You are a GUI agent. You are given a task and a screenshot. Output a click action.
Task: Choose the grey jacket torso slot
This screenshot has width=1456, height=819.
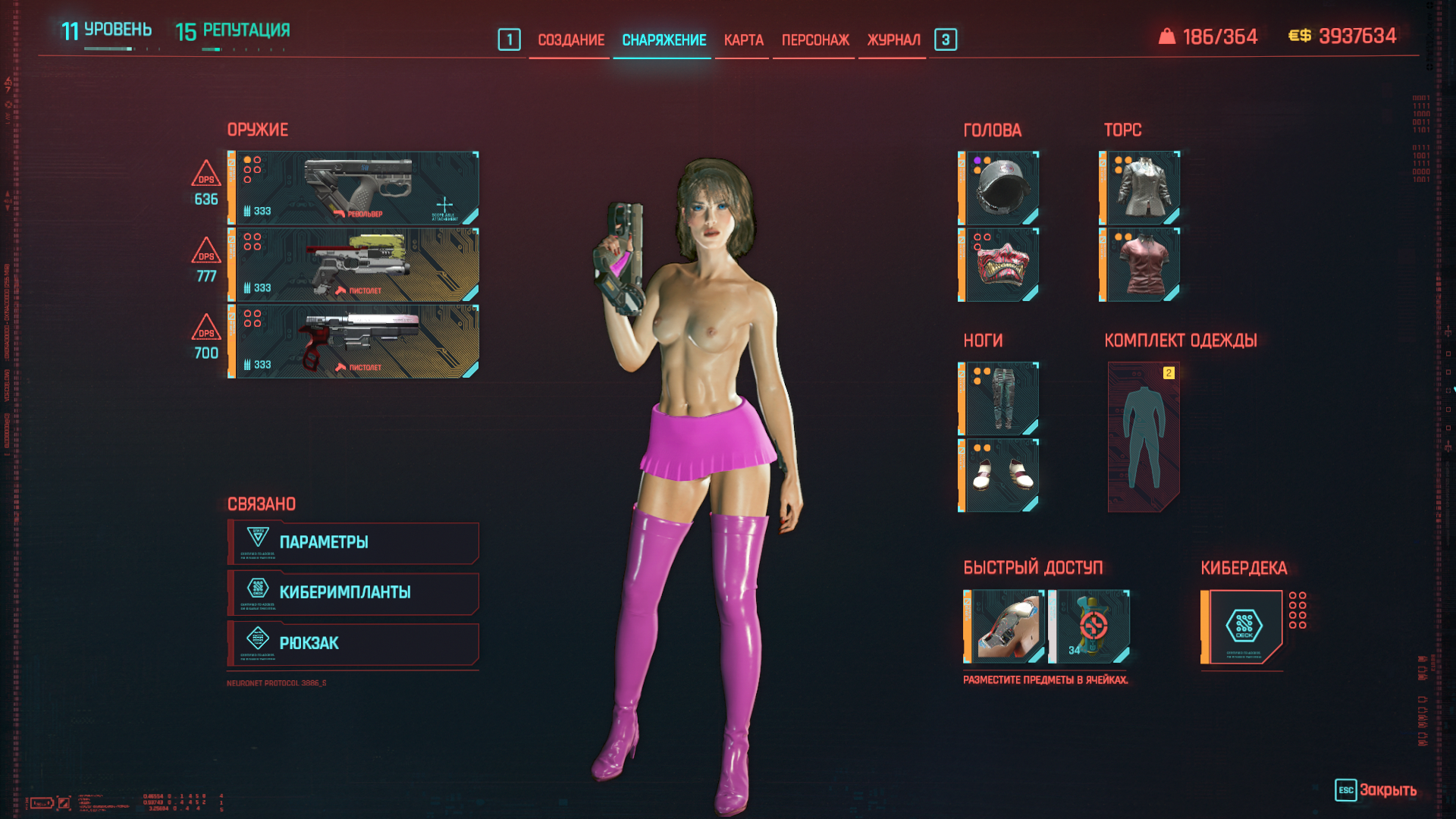(x=1141, y=188)
